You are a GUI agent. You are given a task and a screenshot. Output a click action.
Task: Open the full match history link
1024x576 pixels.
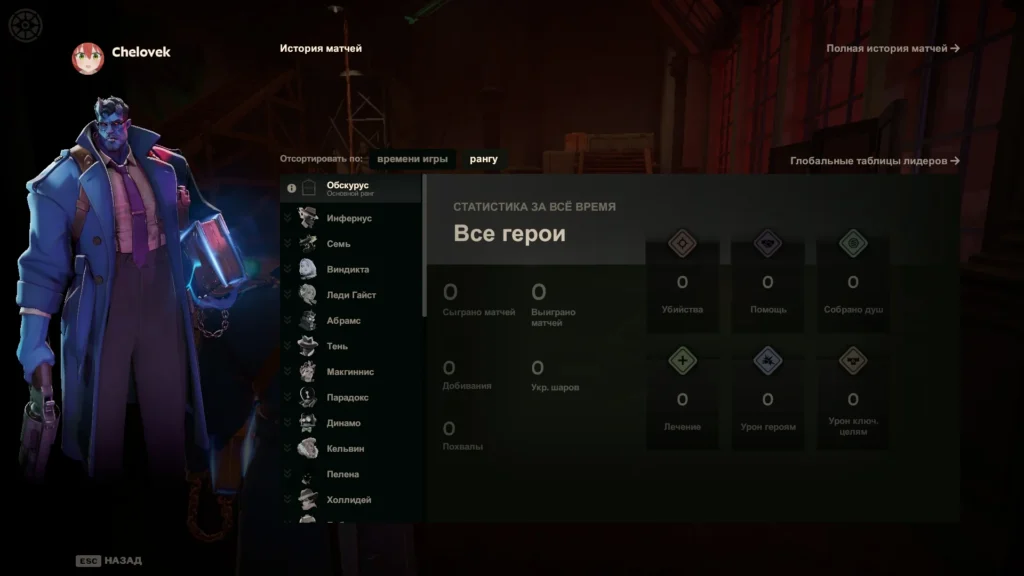pos(892,48)
